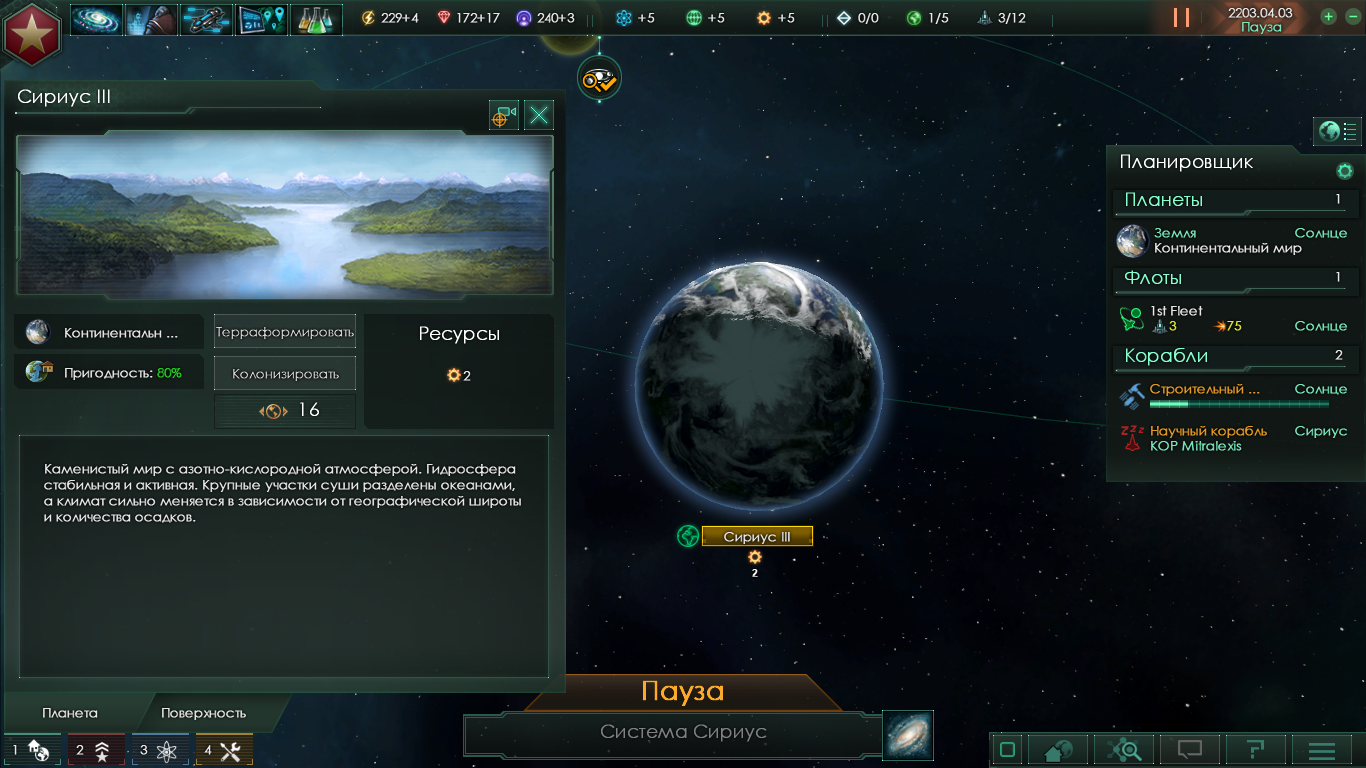Close the Сириус III planet panel
This screenshot has height=768, width=1366.
point(539,115)
